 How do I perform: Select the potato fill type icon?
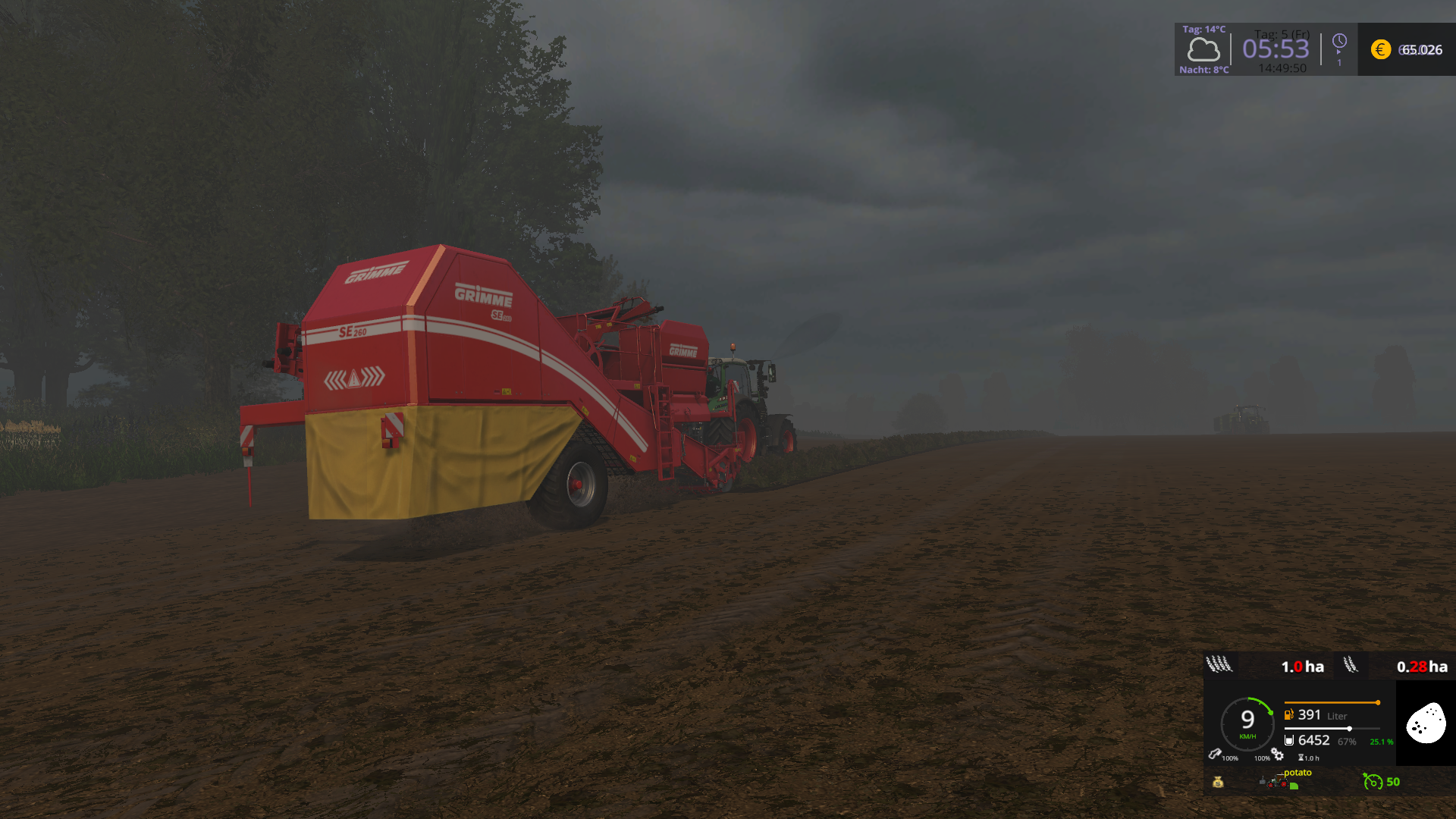tap(1426, 723)
